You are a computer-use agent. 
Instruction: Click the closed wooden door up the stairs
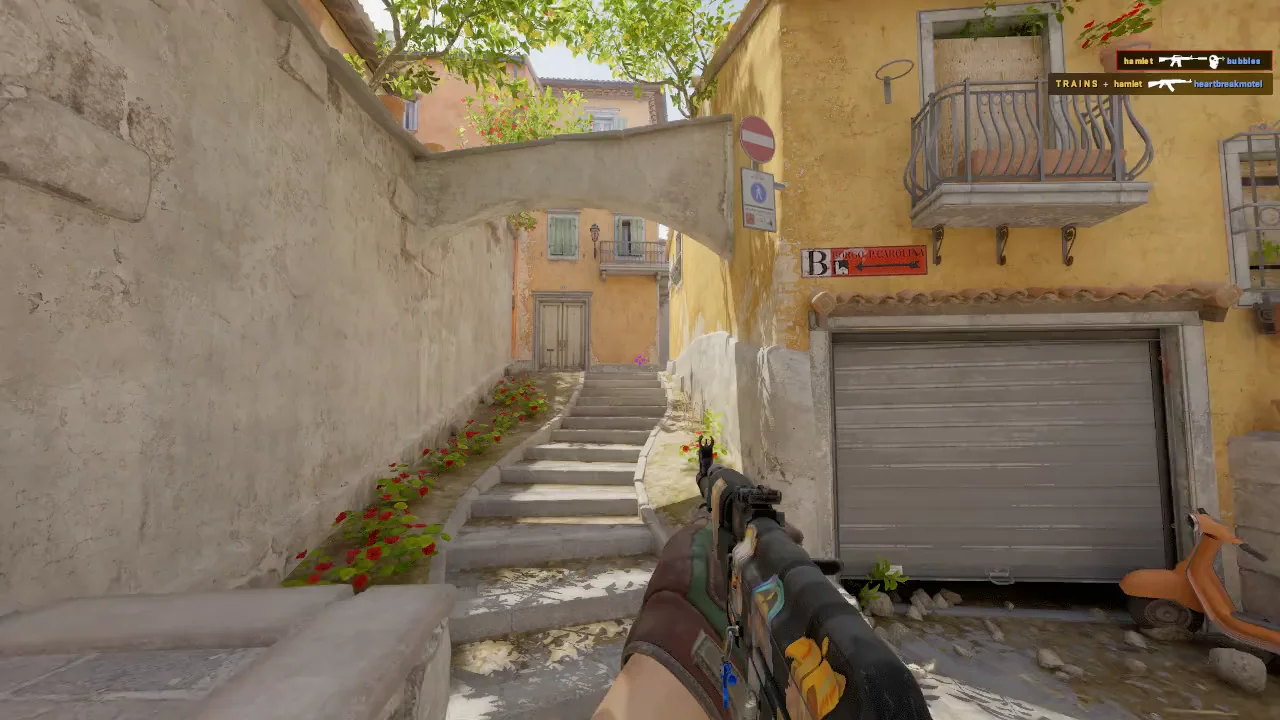(560, 330)
